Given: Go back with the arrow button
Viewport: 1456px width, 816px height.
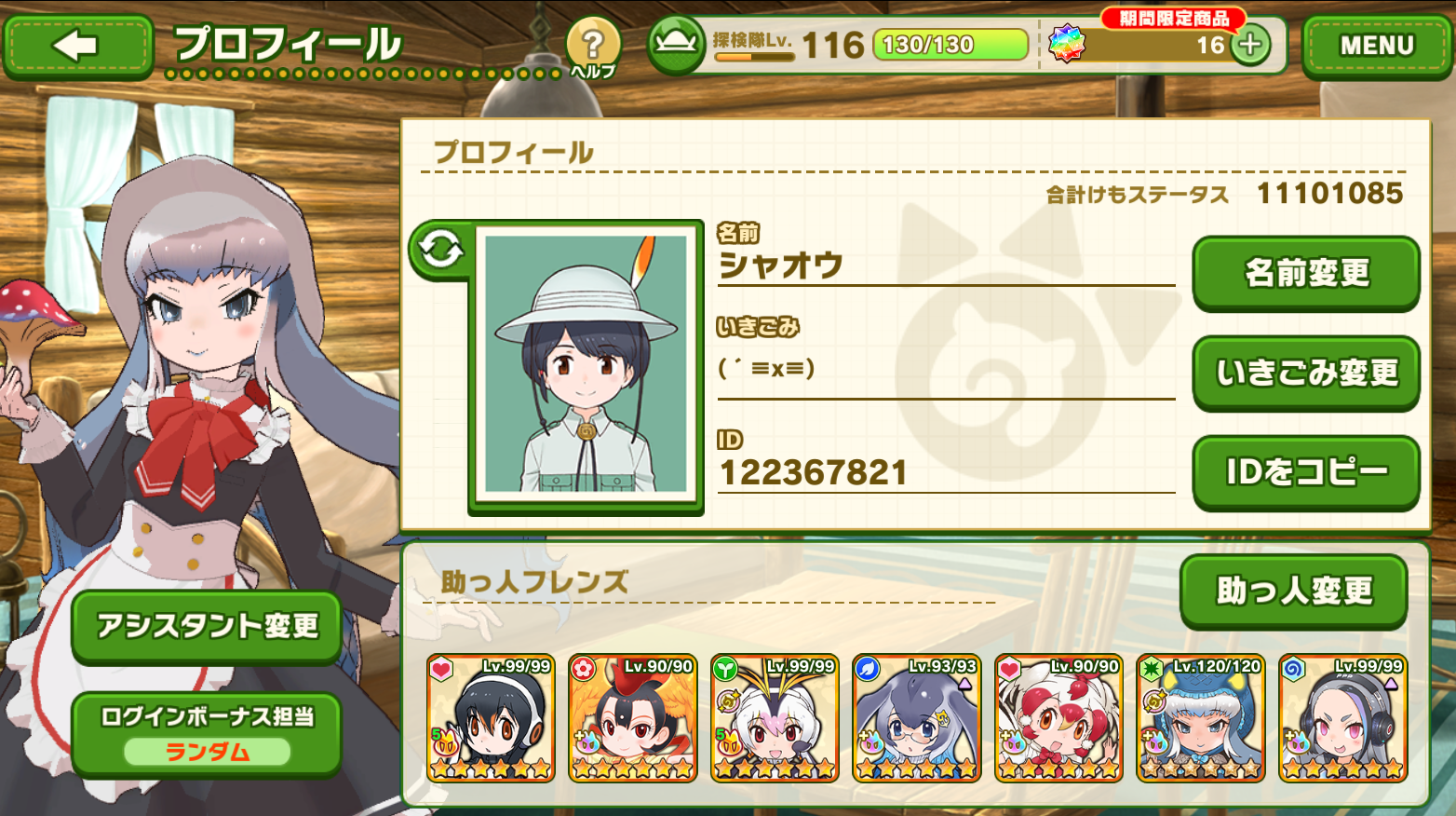Looking at the screenshot, I should click(77, 46).
